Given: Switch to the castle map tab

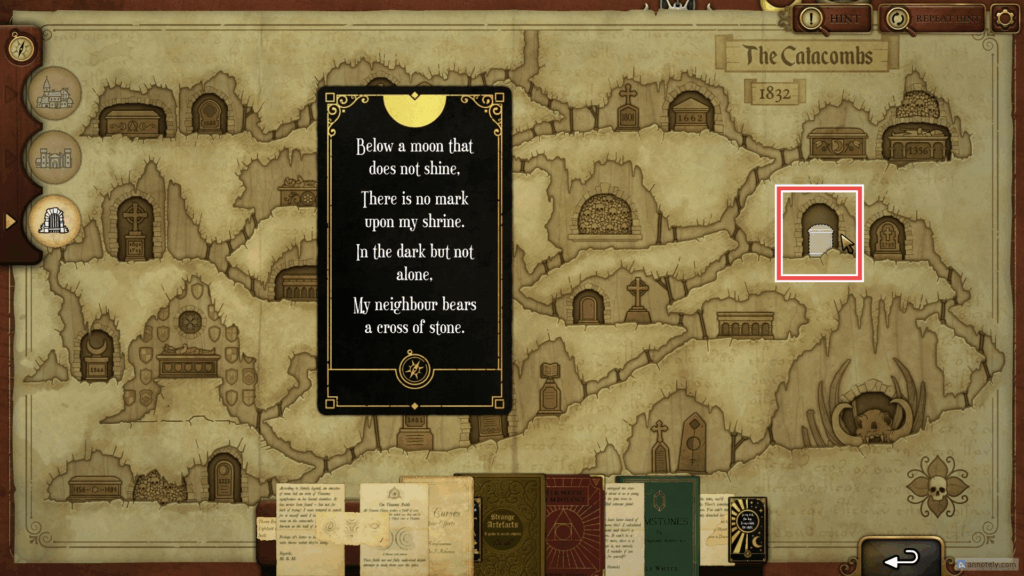Looking at the screenshot, I should pyautogui.click(x=54, y=157).
